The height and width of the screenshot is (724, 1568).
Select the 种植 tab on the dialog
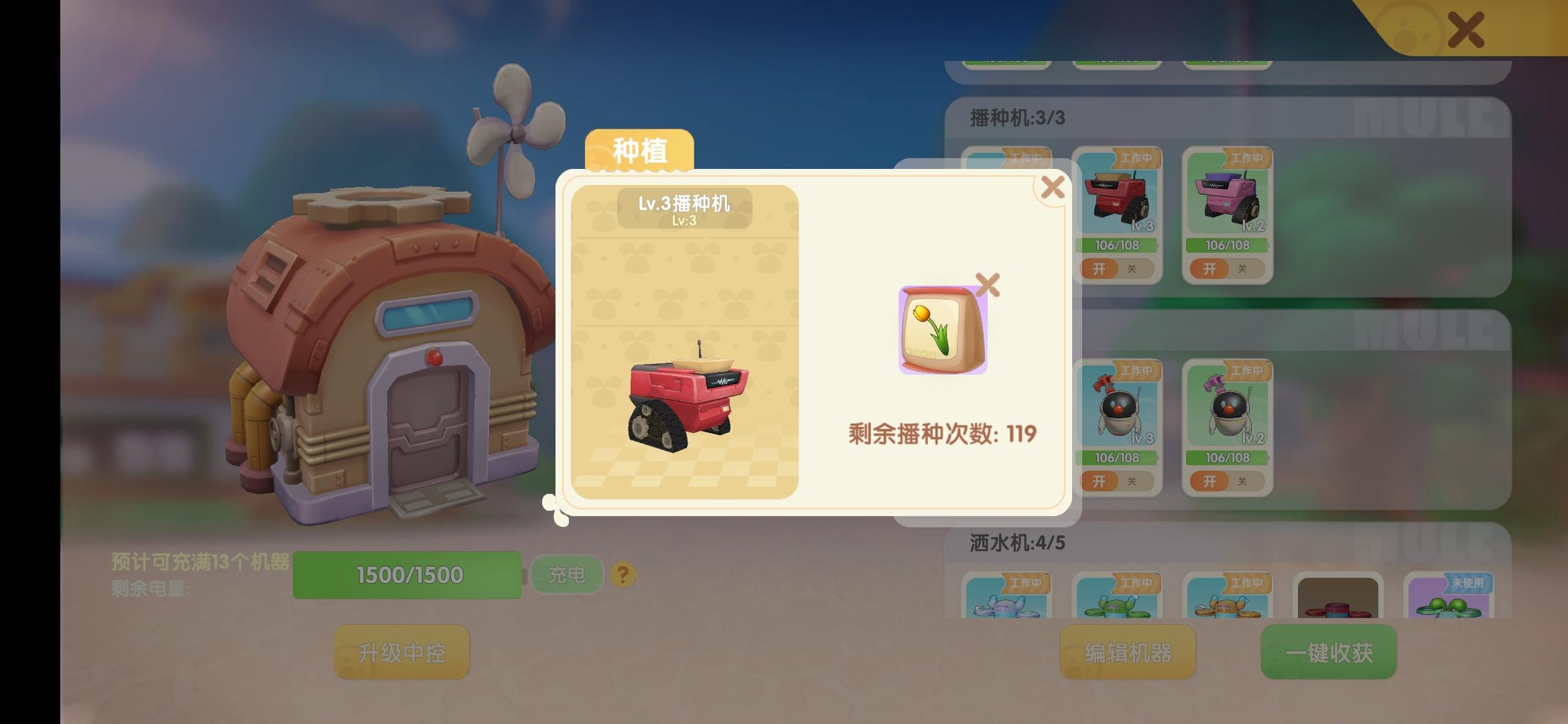pos(639,150)
